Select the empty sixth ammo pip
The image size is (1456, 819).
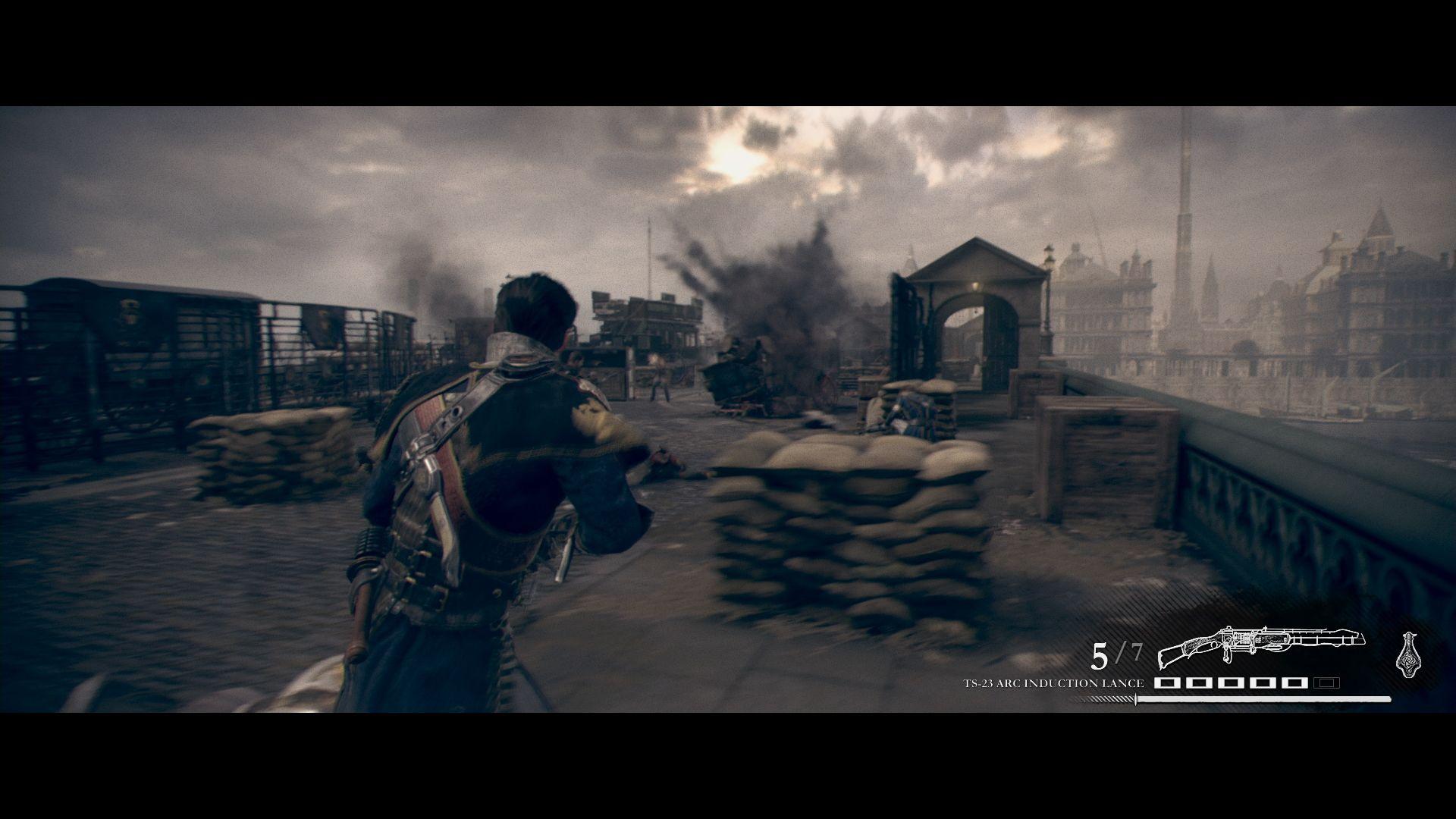[x=1325, y=684]
